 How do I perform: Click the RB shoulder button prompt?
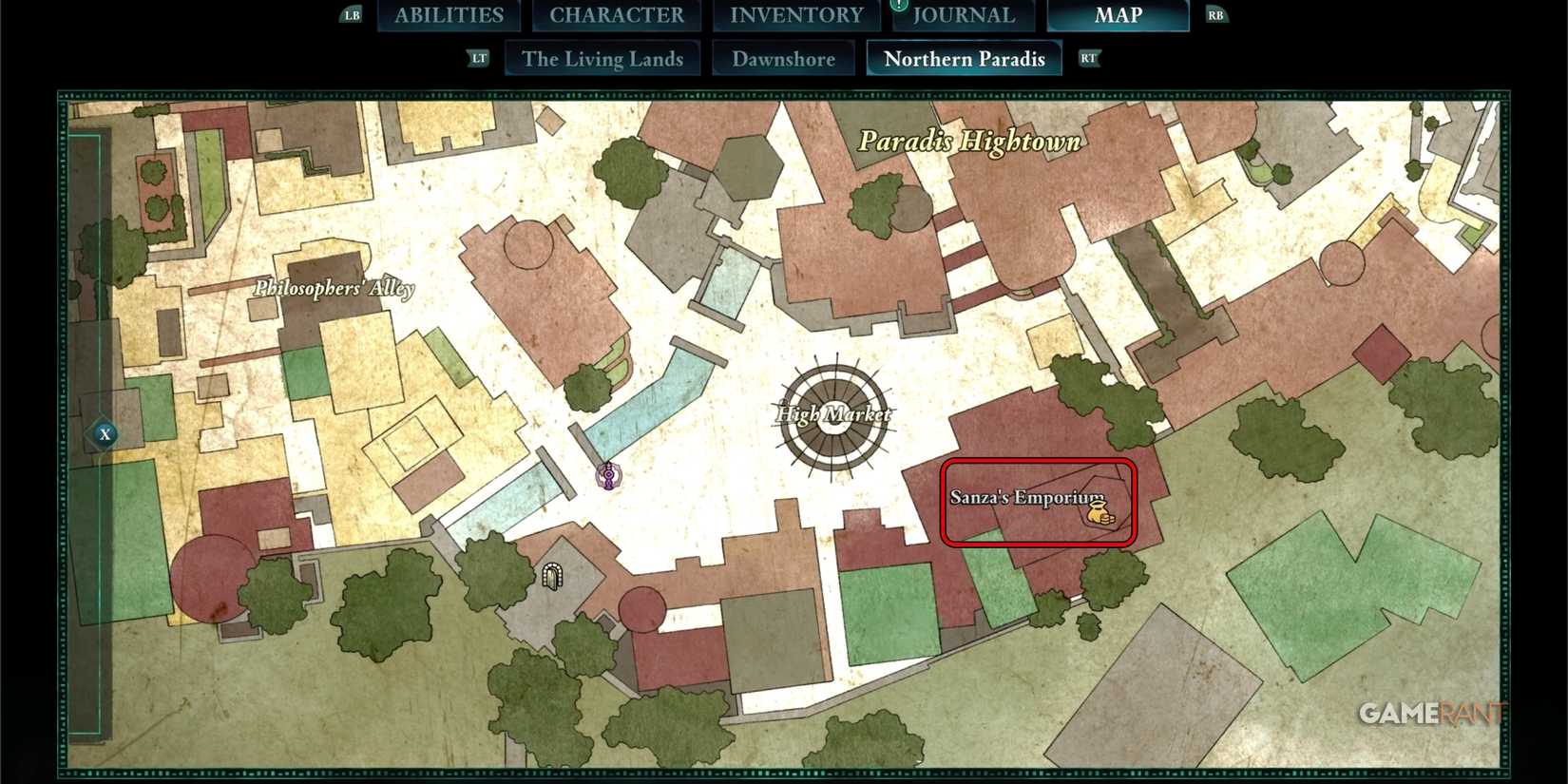[1214, 14]
